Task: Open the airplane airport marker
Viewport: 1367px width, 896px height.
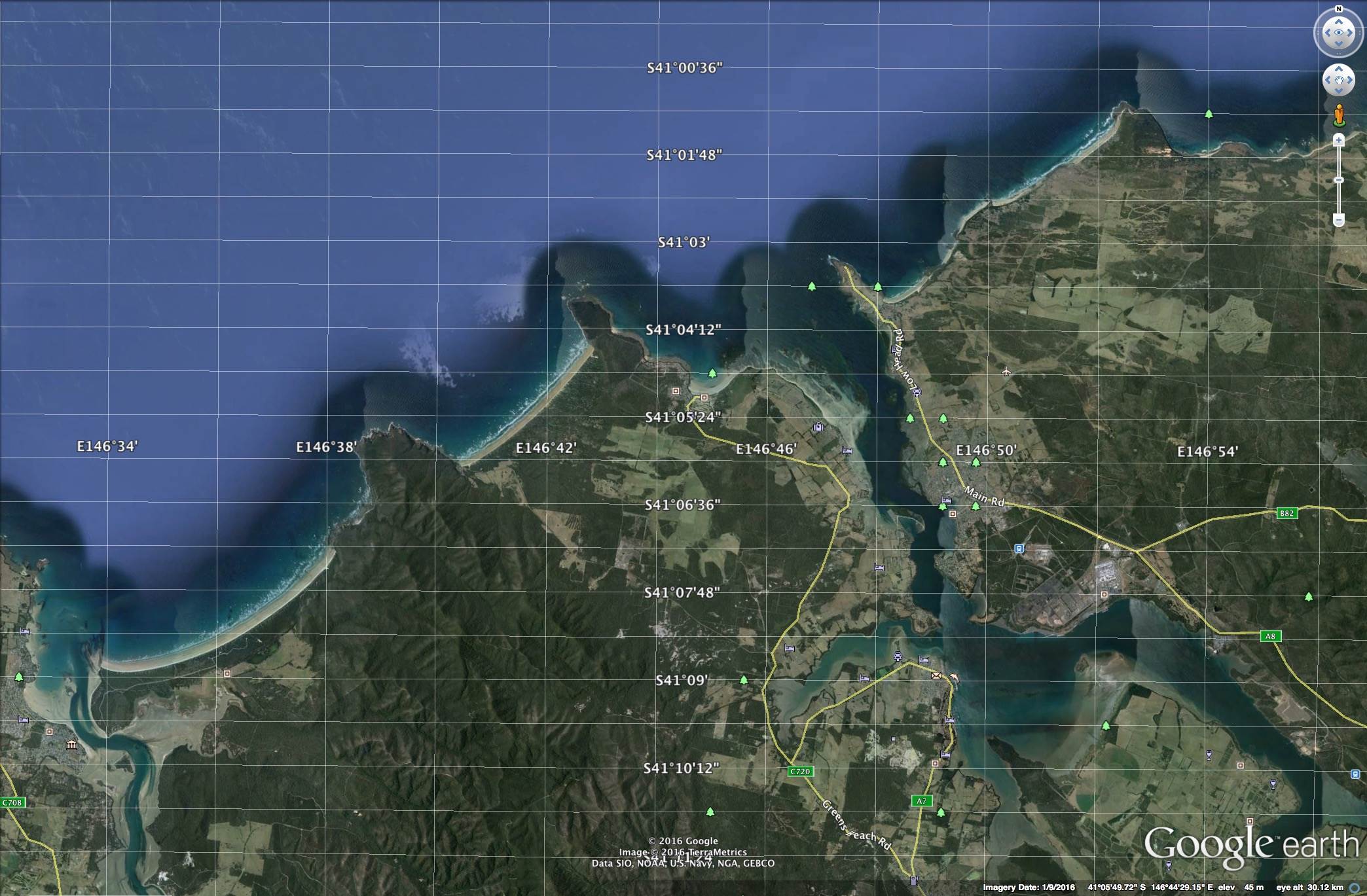Action: coord(1006,372)
